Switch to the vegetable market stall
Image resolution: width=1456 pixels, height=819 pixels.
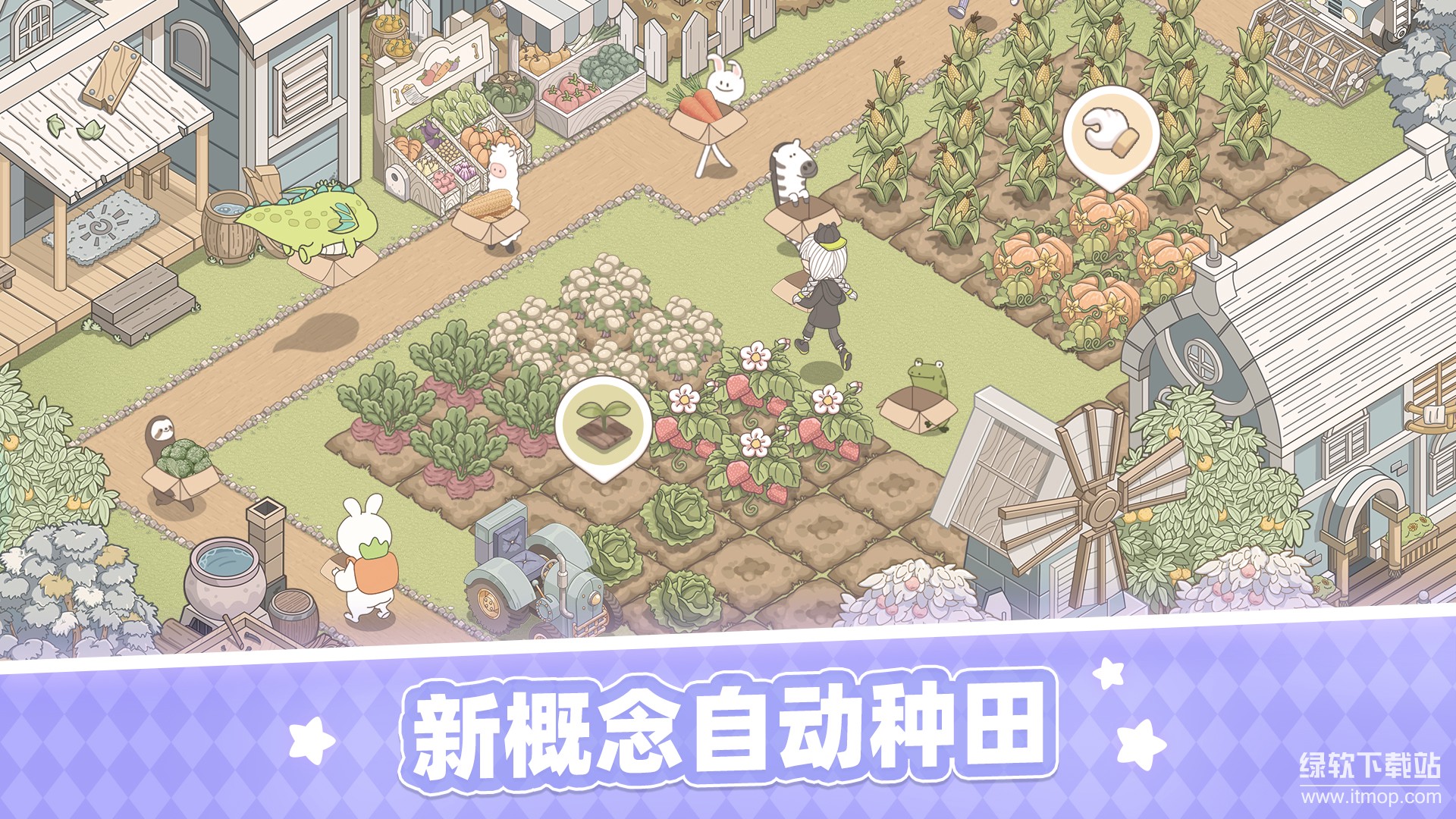tap(447, 152)
